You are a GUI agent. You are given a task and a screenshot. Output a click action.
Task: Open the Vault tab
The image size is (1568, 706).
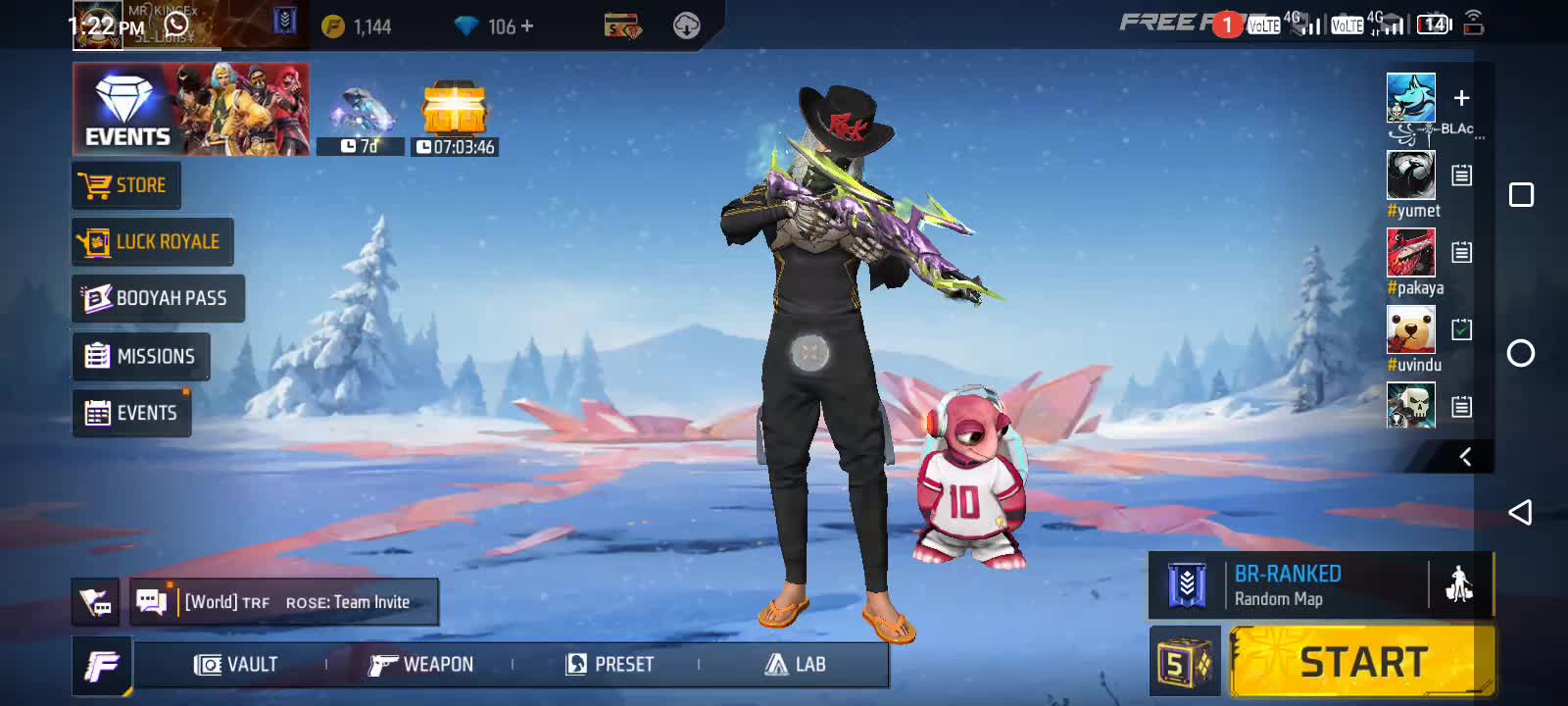[x=236, y=665]
